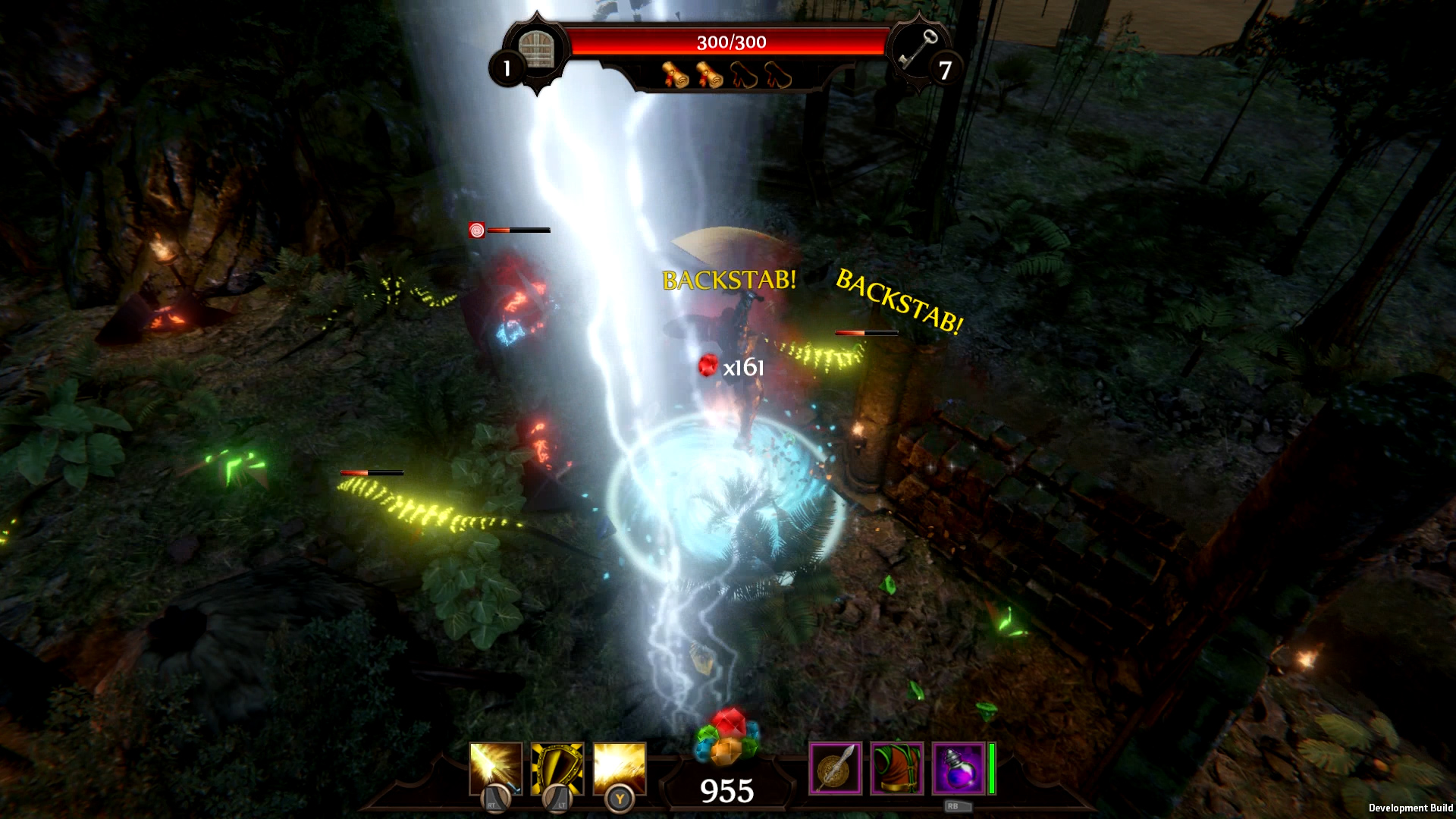
Task: Click the BACKSTAB! damage text
Action: pyautogui.click(x=730, y=281)
